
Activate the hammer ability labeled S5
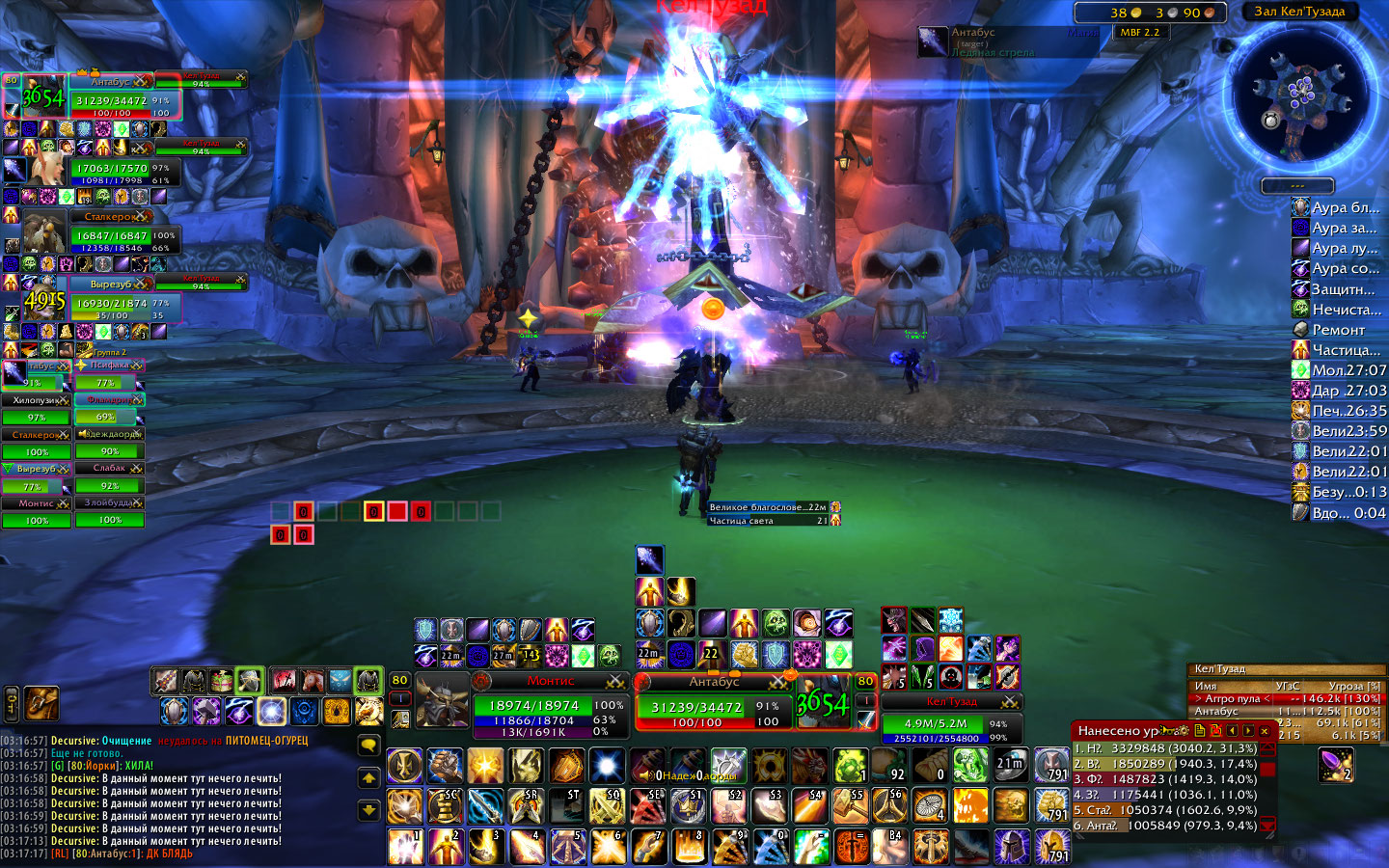click(850, 805)
